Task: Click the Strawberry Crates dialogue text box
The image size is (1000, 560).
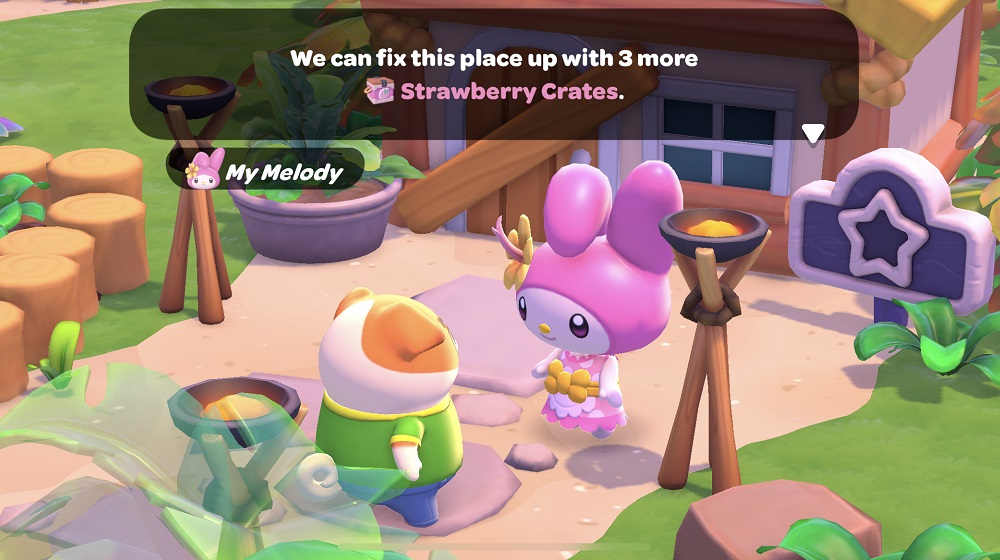Action: coord(494,75)
